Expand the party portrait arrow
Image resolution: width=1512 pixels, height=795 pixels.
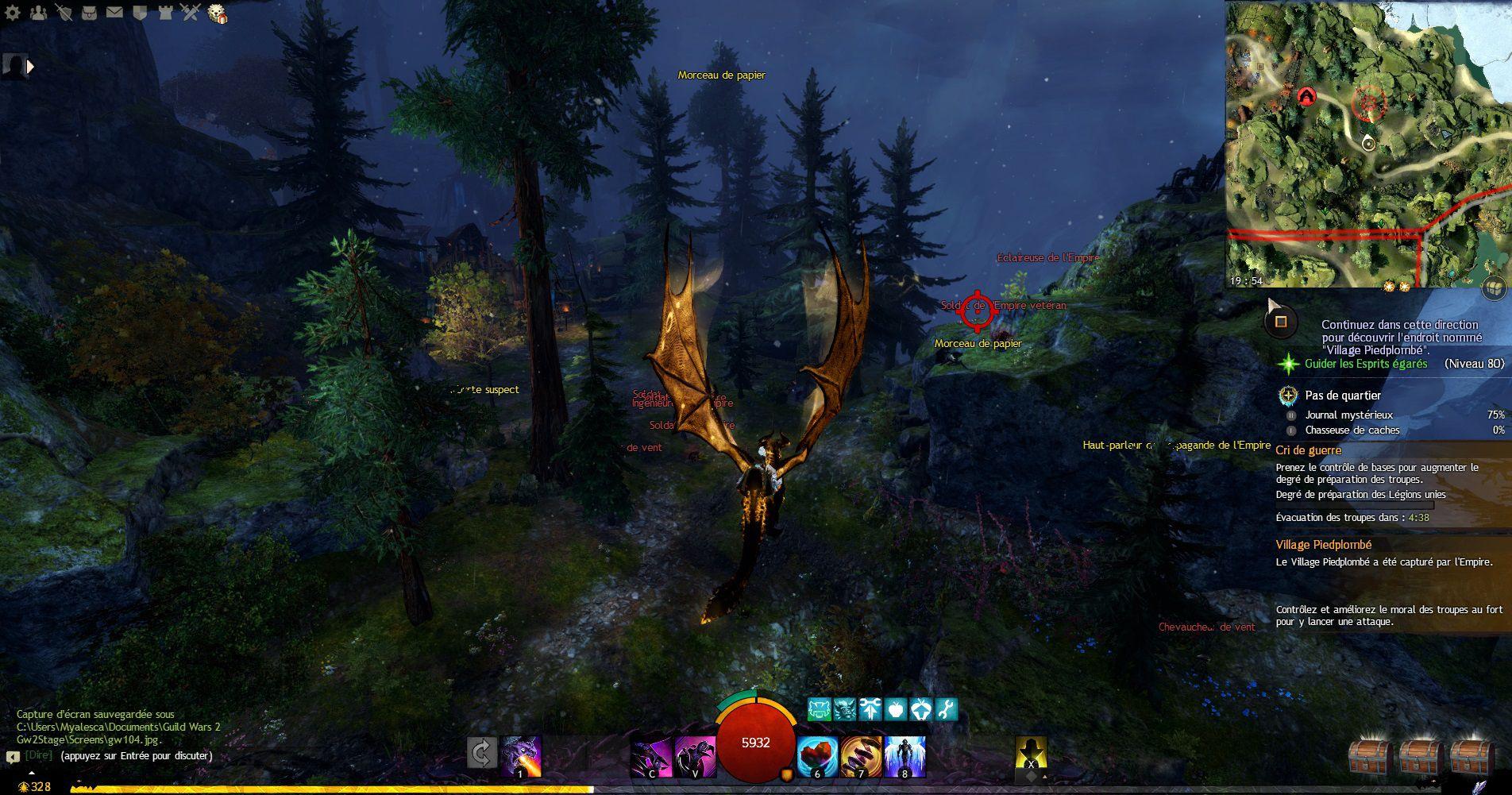tap(31, 68)
